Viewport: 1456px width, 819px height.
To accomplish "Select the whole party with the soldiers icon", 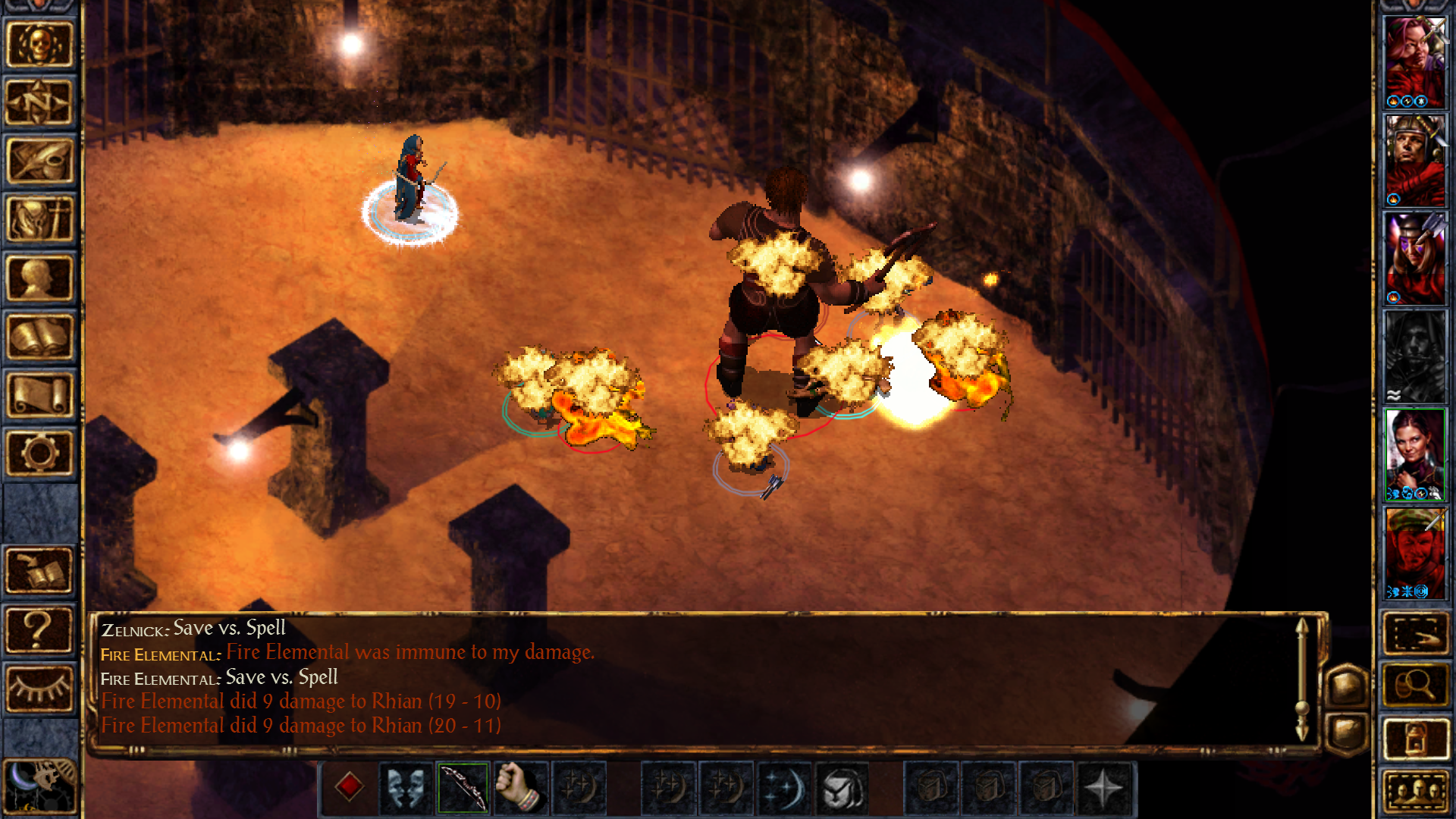I will (x=1417, y=789).
